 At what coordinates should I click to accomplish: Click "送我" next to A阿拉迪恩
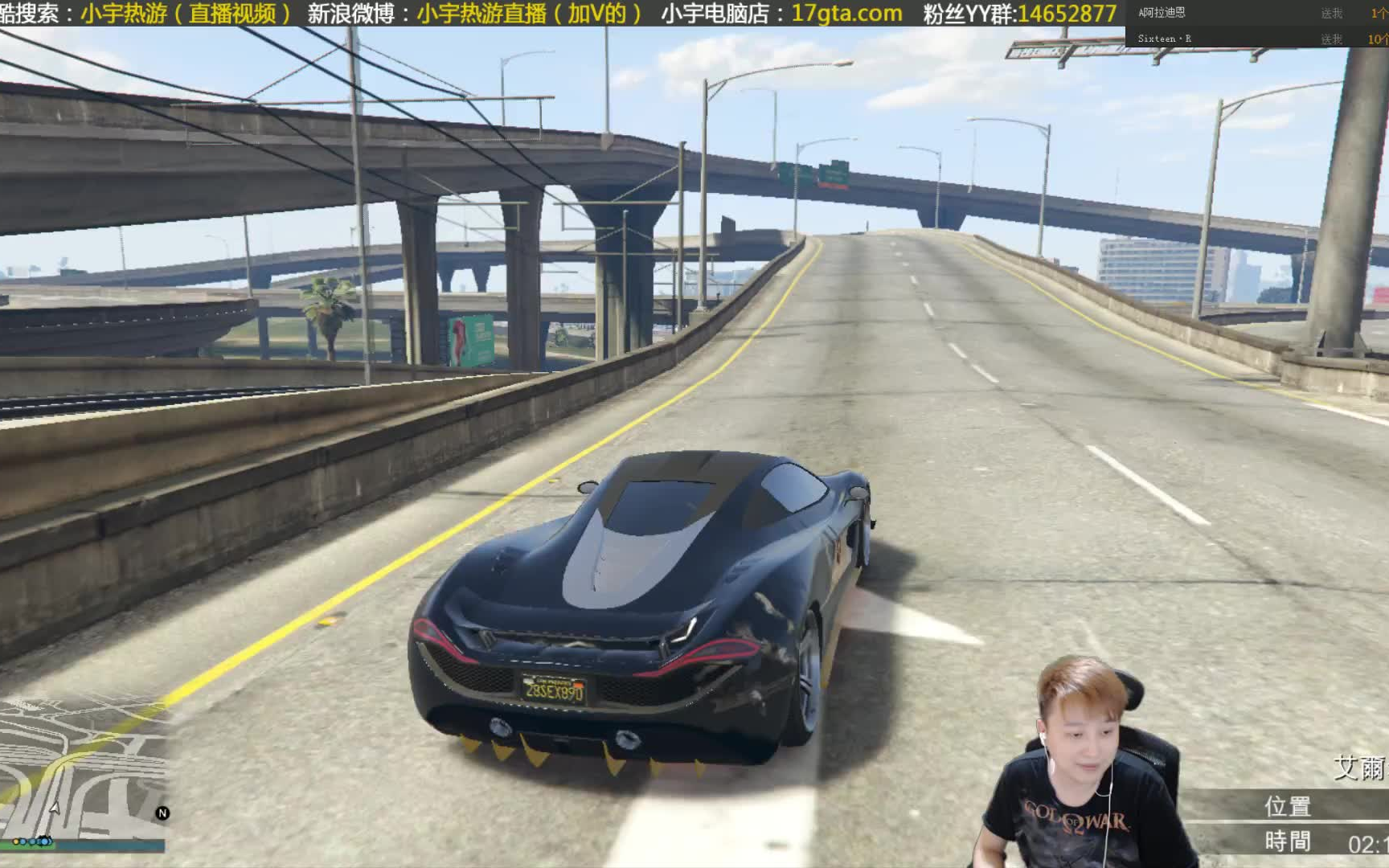pyautogui.click(x=1334, y=12)
